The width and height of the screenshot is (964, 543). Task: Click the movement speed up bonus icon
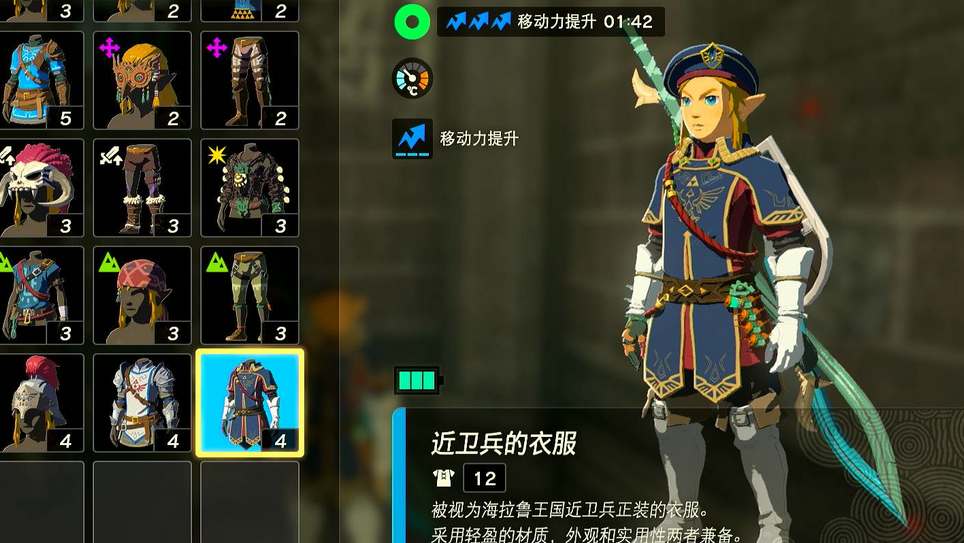[x=413, y=139]
